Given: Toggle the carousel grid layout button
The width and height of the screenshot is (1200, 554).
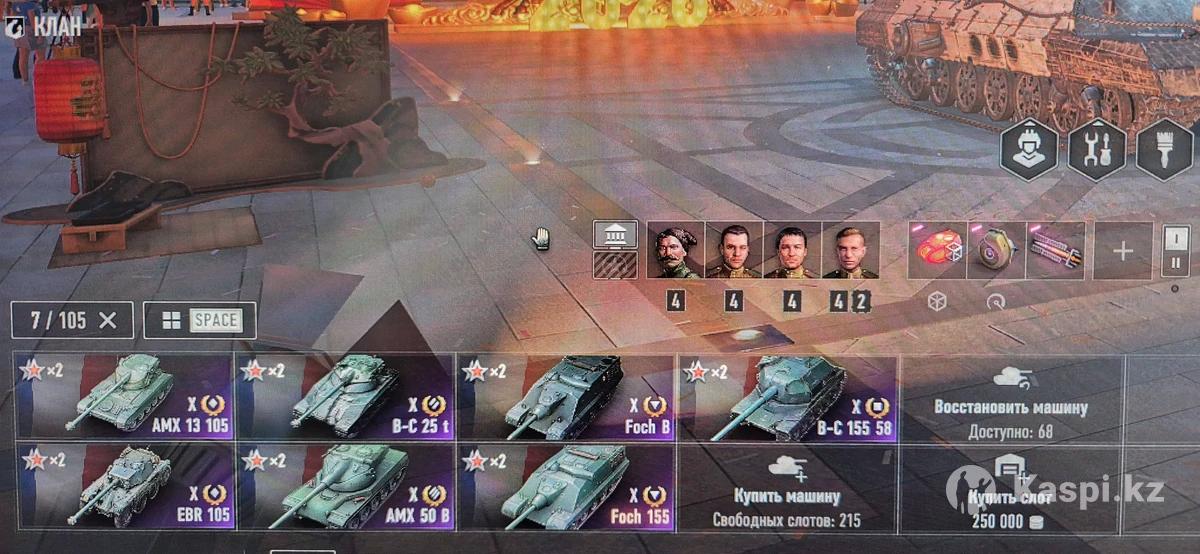Looking at the screenshot, I should 200,321.
